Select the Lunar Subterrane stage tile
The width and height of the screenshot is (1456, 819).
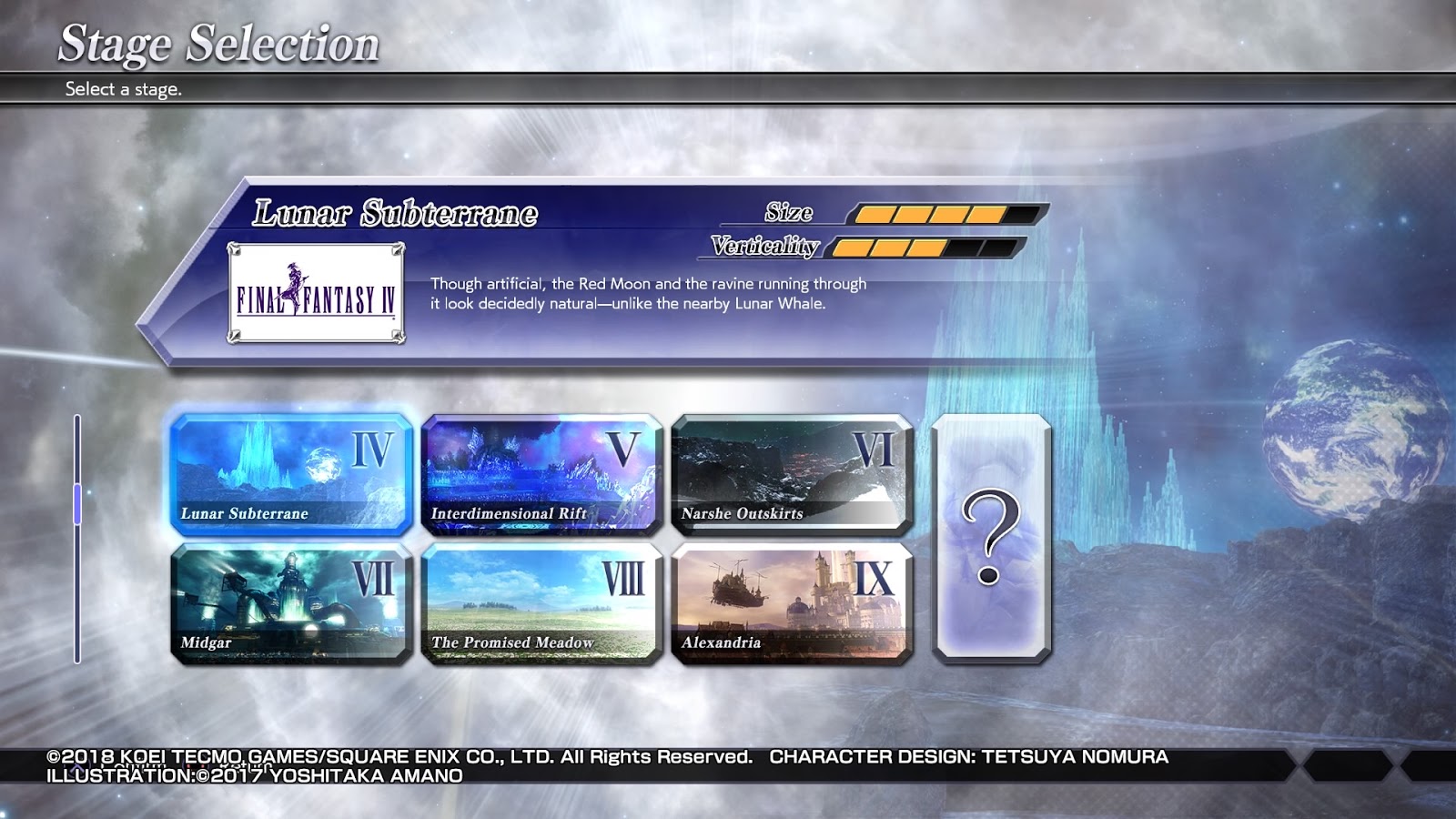pyautogui.click(x=291, y=473)
